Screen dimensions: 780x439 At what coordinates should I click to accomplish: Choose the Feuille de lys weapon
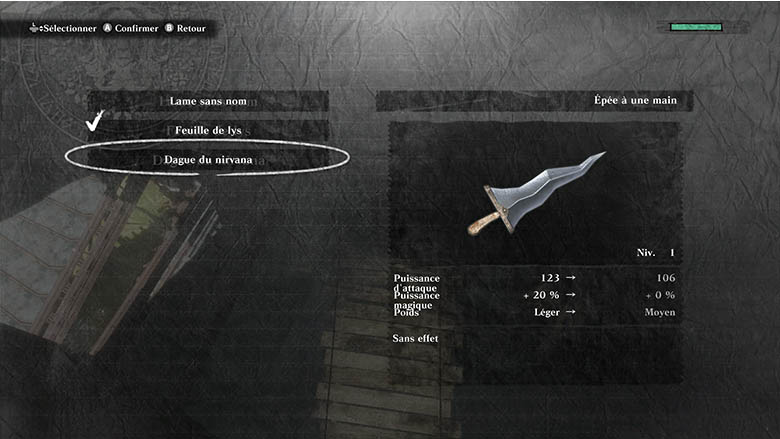[x=208, y=130]
